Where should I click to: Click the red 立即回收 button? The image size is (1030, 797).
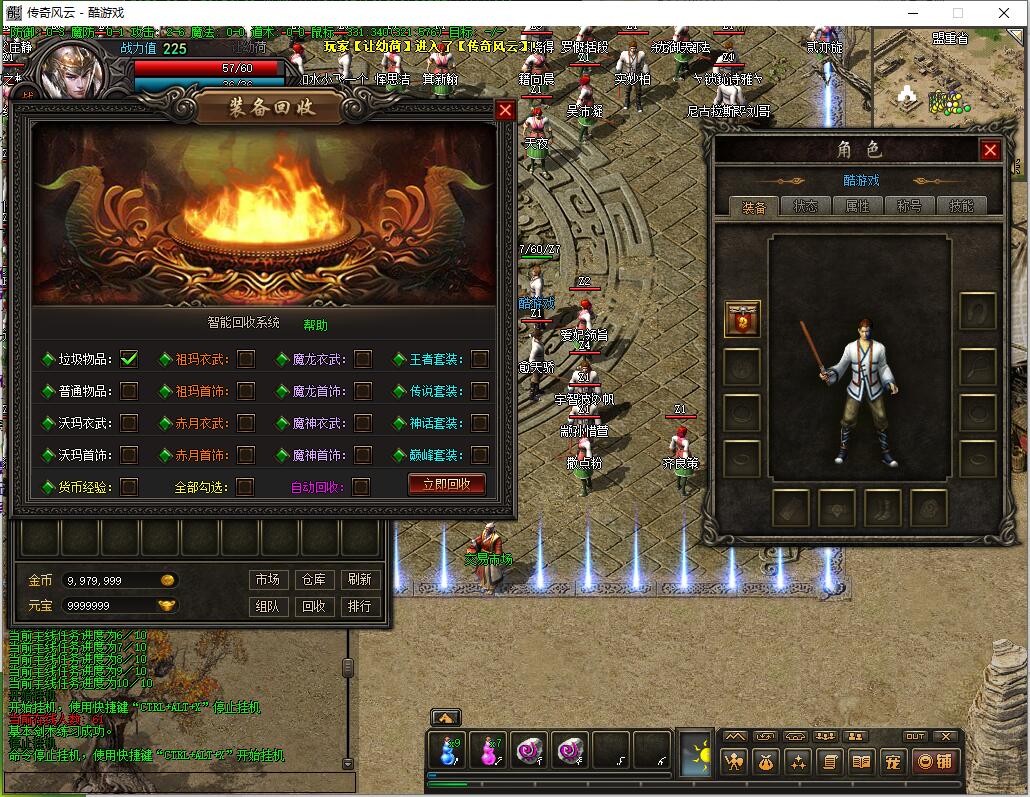[446, 485]
